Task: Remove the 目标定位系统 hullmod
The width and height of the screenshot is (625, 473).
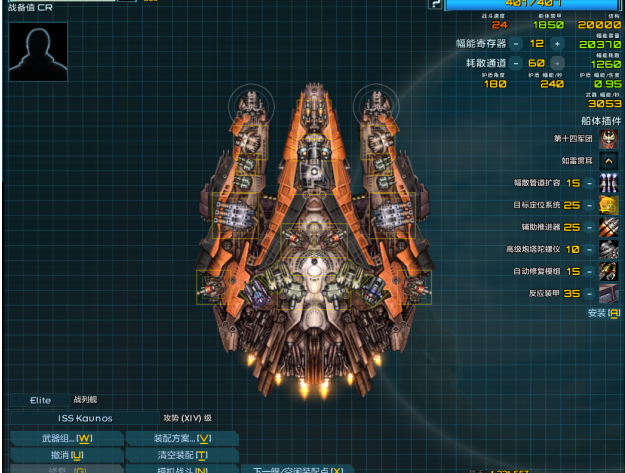Action: coord(590,205)
